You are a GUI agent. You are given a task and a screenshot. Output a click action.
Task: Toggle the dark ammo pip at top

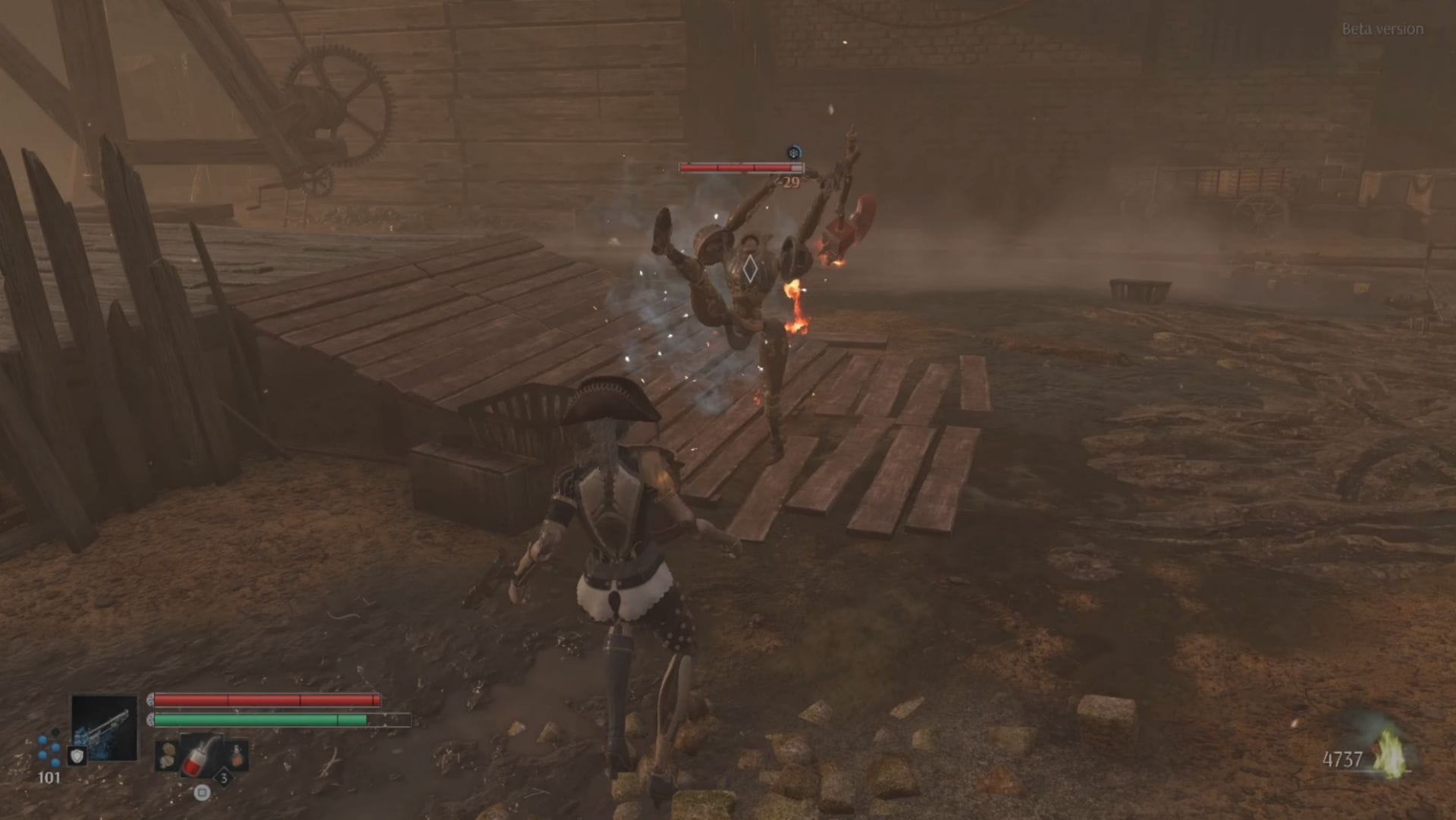click(55, 732)
